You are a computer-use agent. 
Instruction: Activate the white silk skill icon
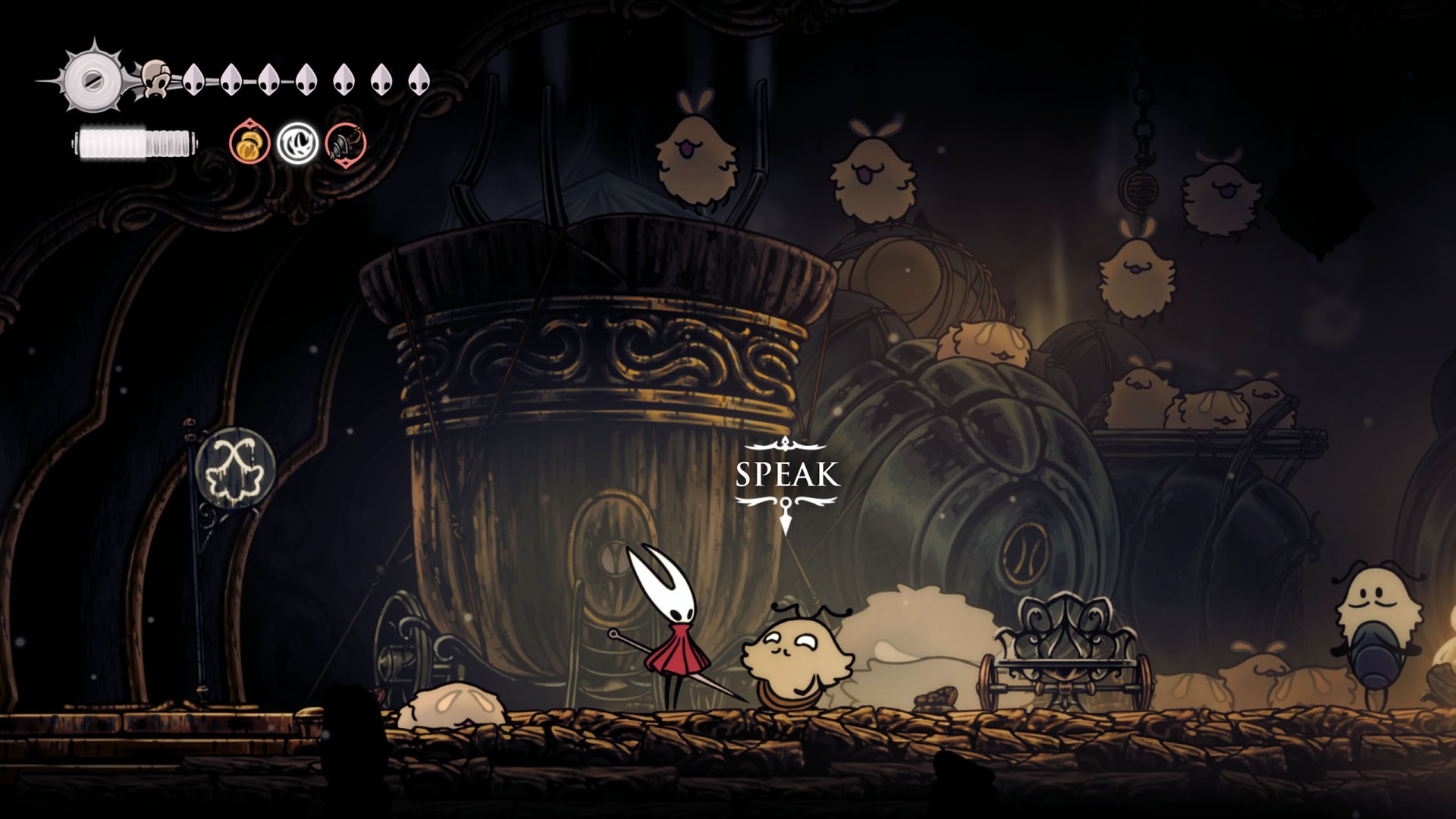click(x=297, y=143)
